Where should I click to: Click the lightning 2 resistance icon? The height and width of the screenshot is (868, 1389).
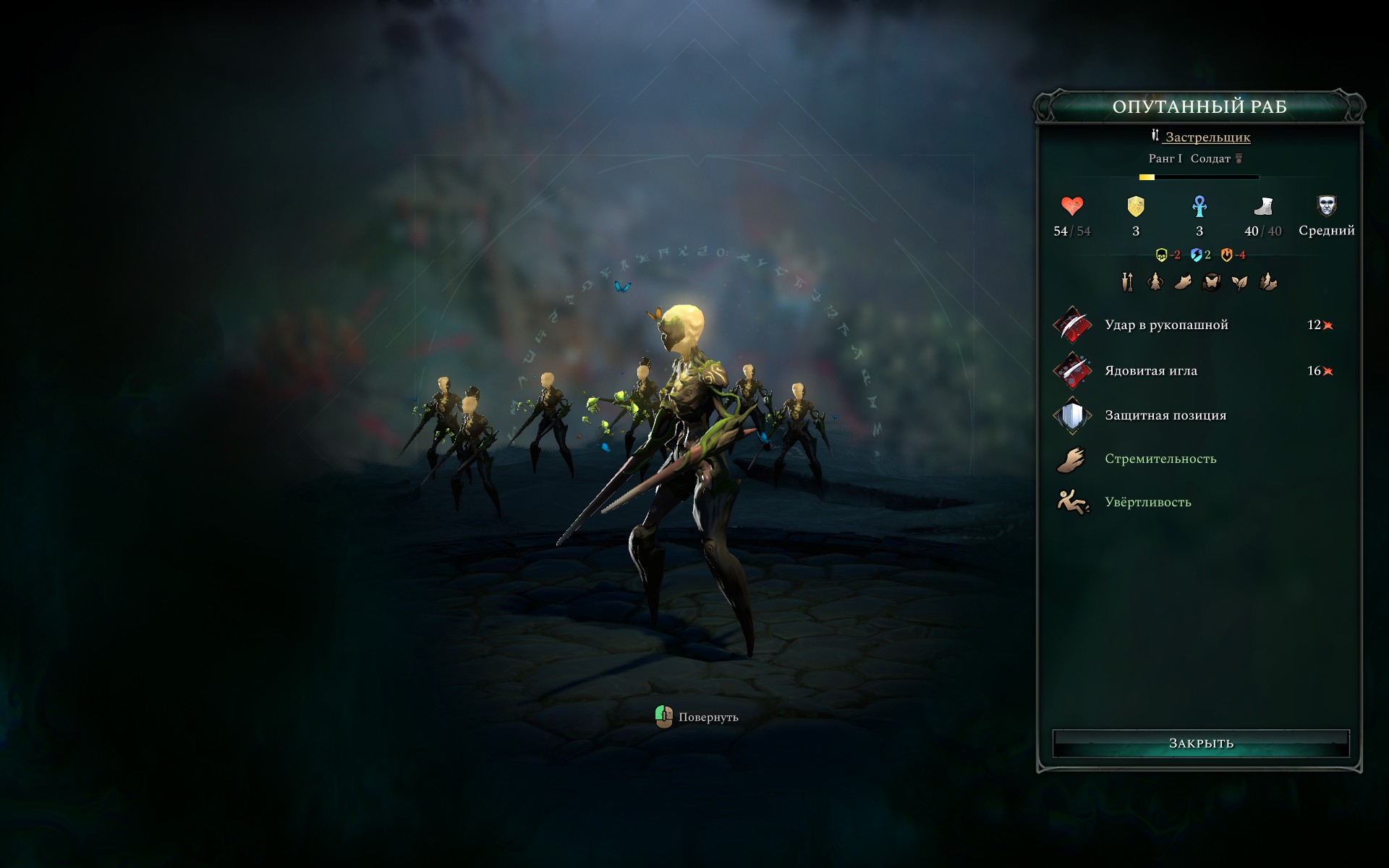coord(1196,255)
